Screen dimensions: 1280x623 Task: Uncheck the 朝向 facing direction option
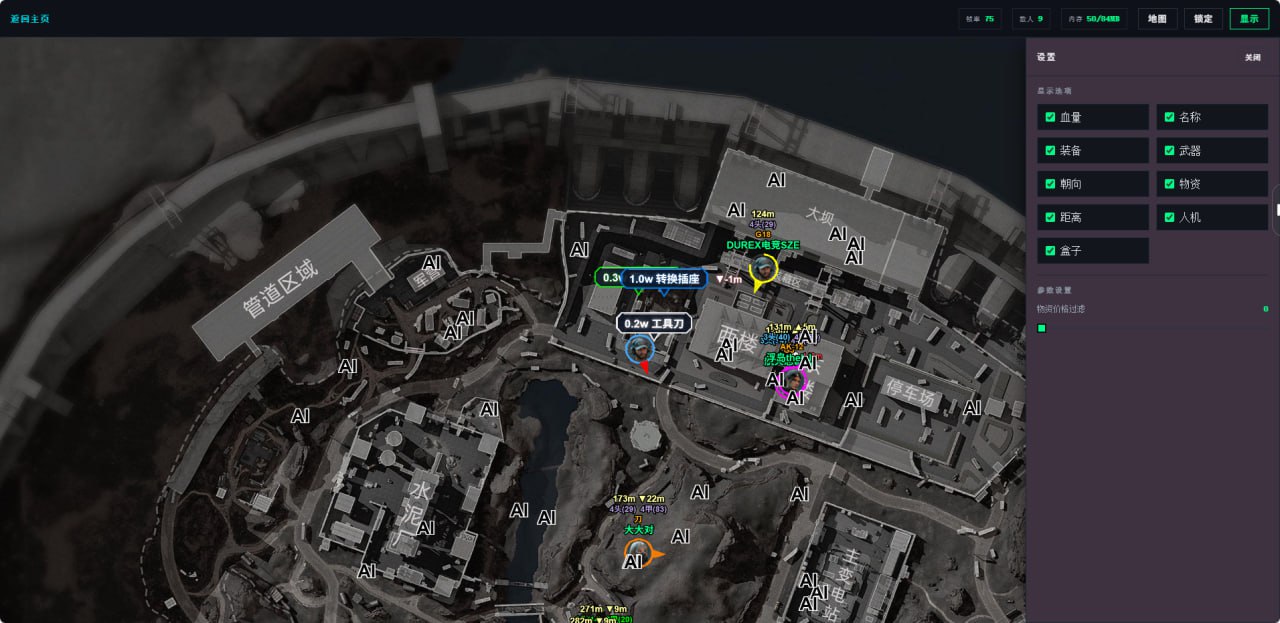(x=1050, y=184)
